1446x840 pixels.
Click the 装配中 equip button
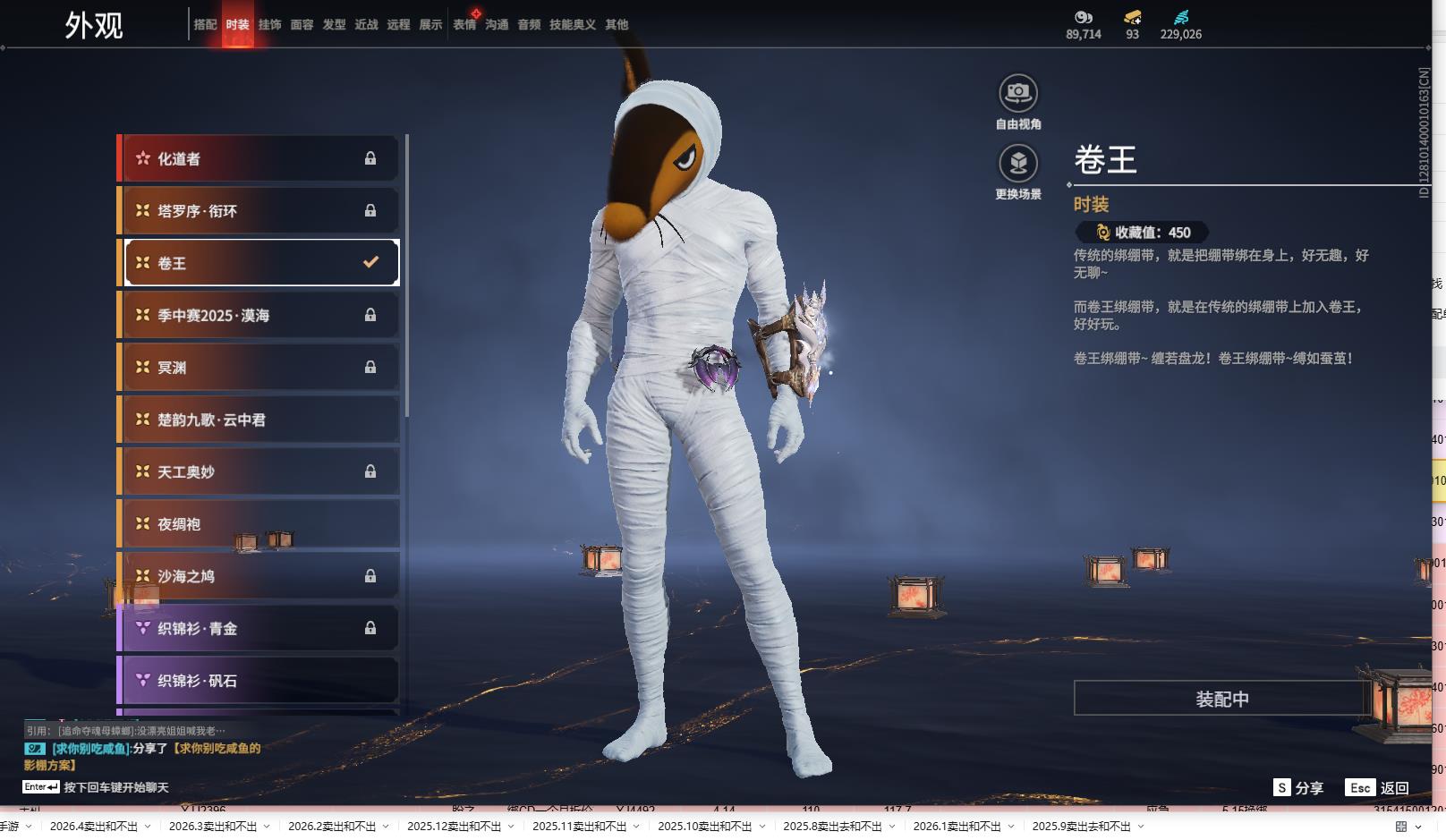pos(1221,699)
